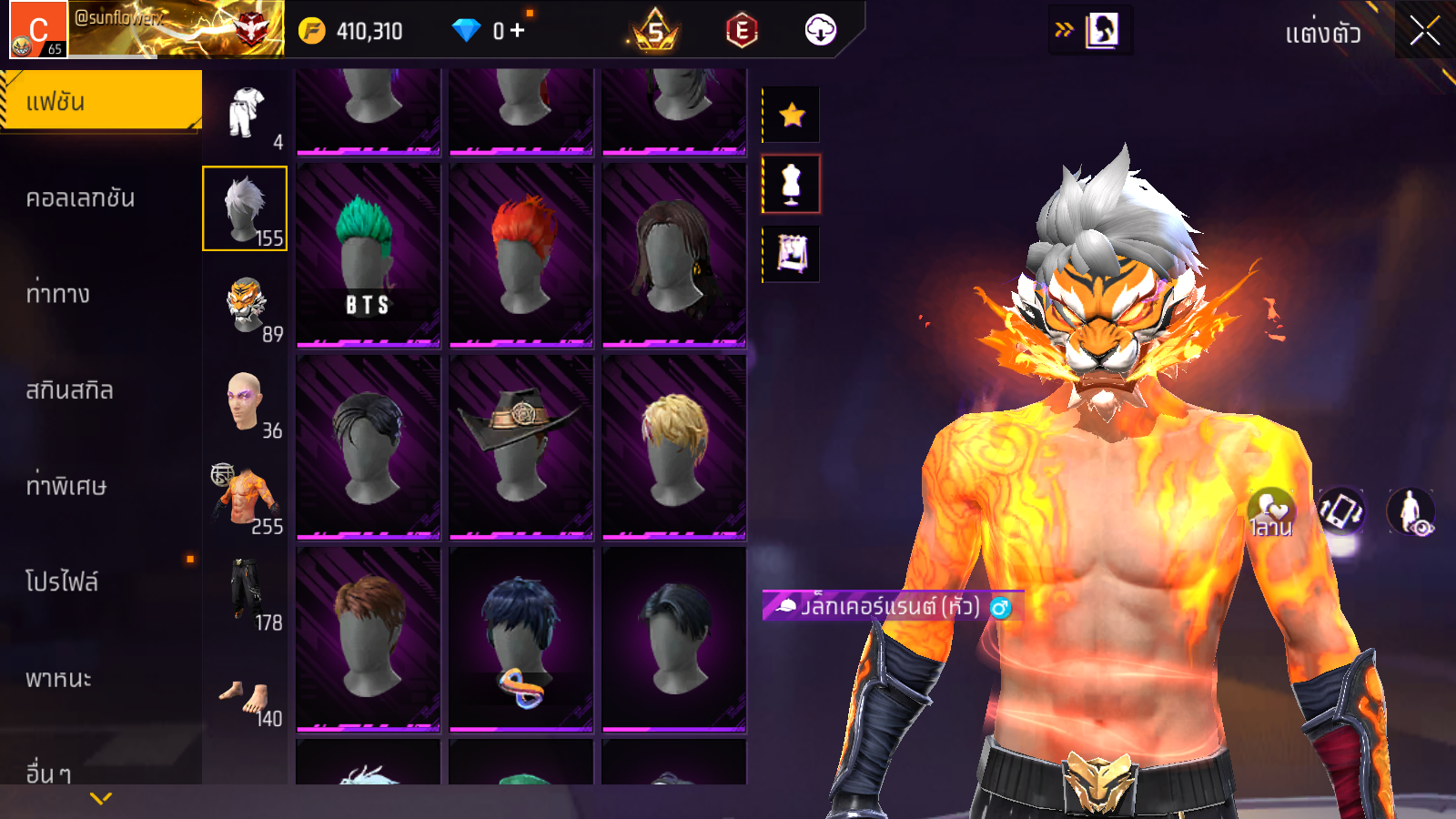Open the ท่าทาง emotes tab

(59, 294)
